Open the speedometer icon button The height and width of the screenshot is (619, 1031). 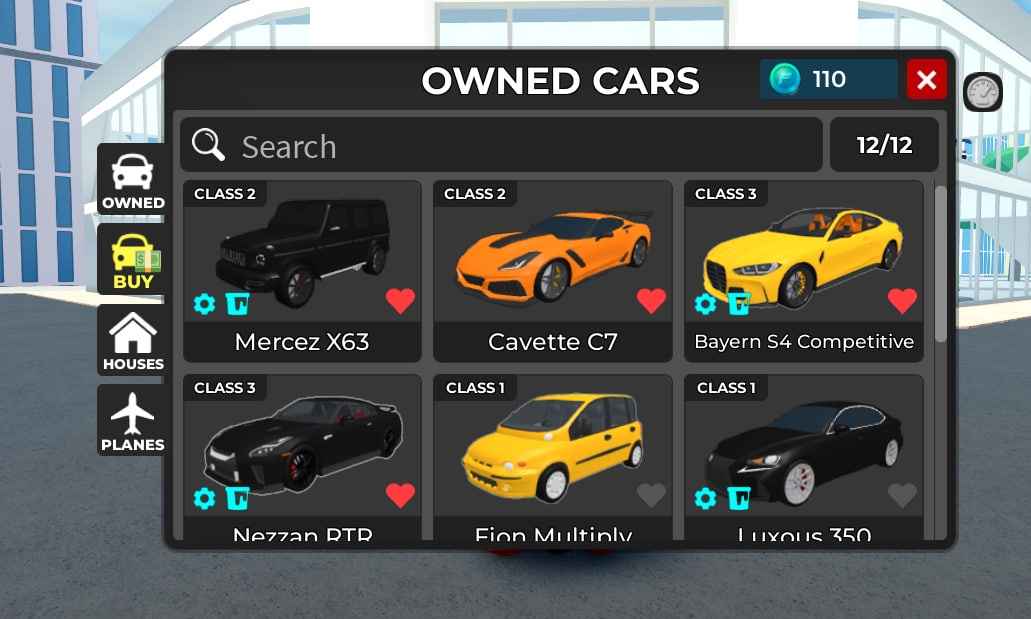(982, 93)
